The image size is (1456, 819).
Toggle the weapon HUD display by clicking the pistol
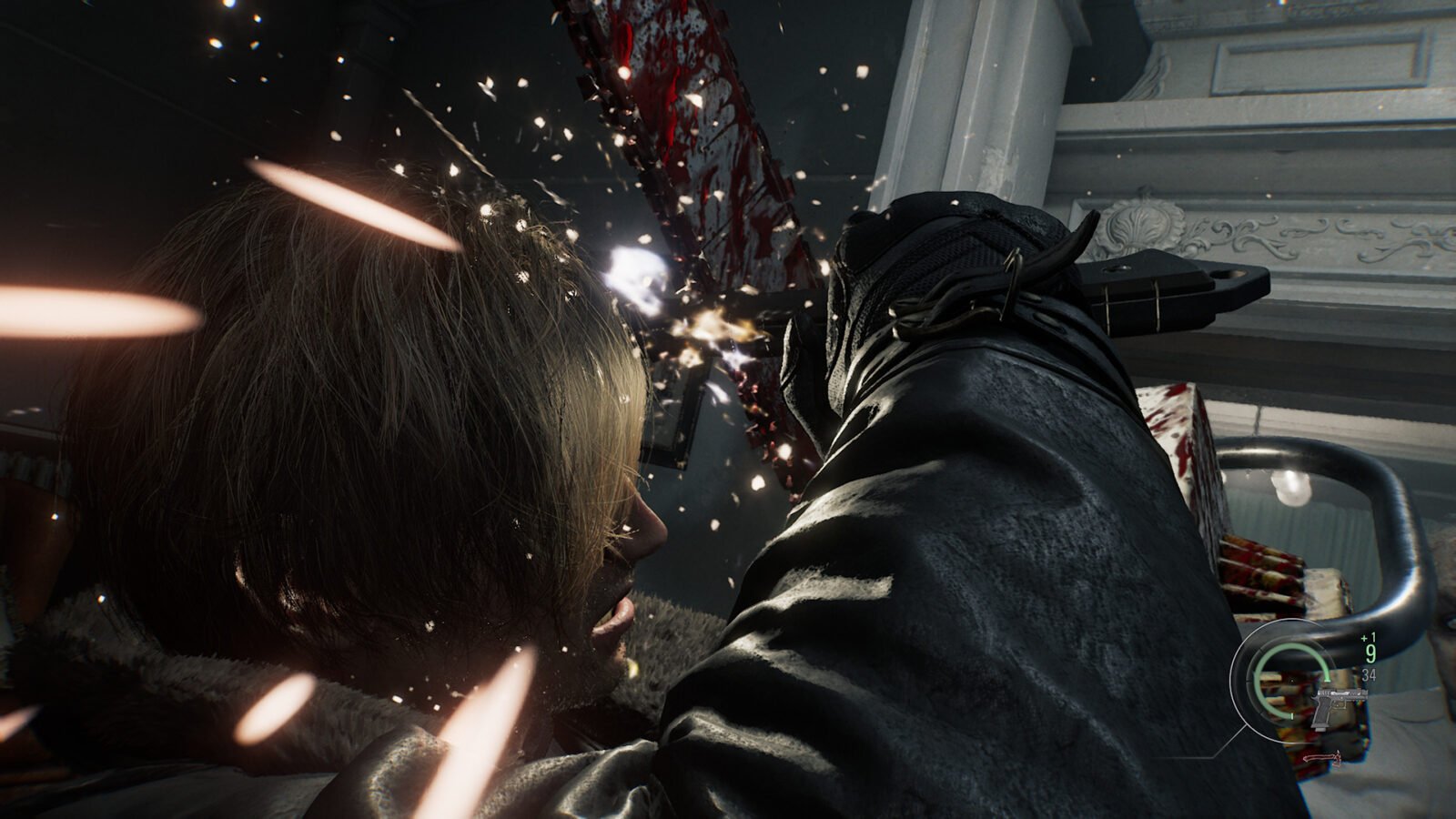coord(1338,703)
